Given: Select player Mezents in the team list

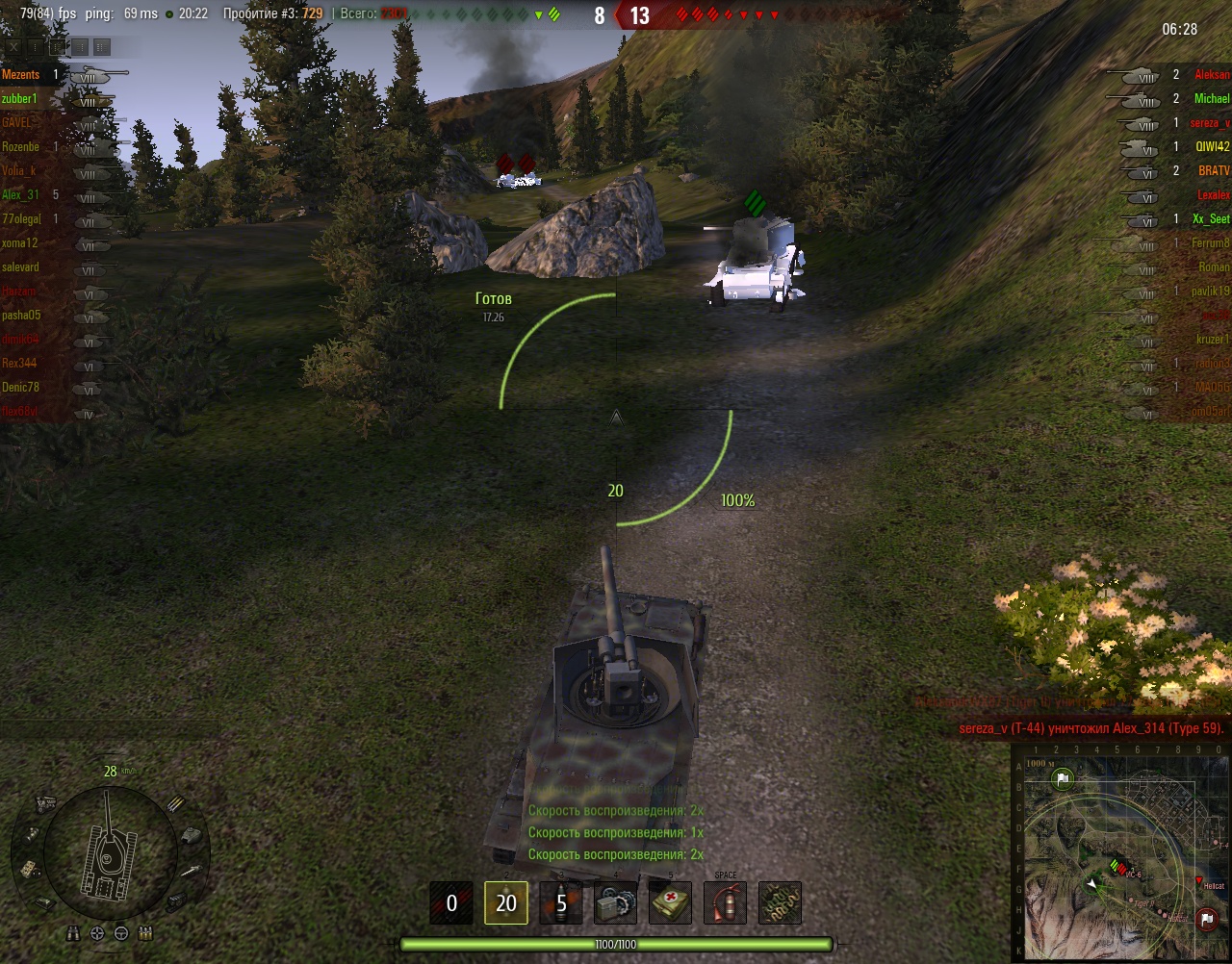Looking at the screenshot, I should click(x=21, y=75).
